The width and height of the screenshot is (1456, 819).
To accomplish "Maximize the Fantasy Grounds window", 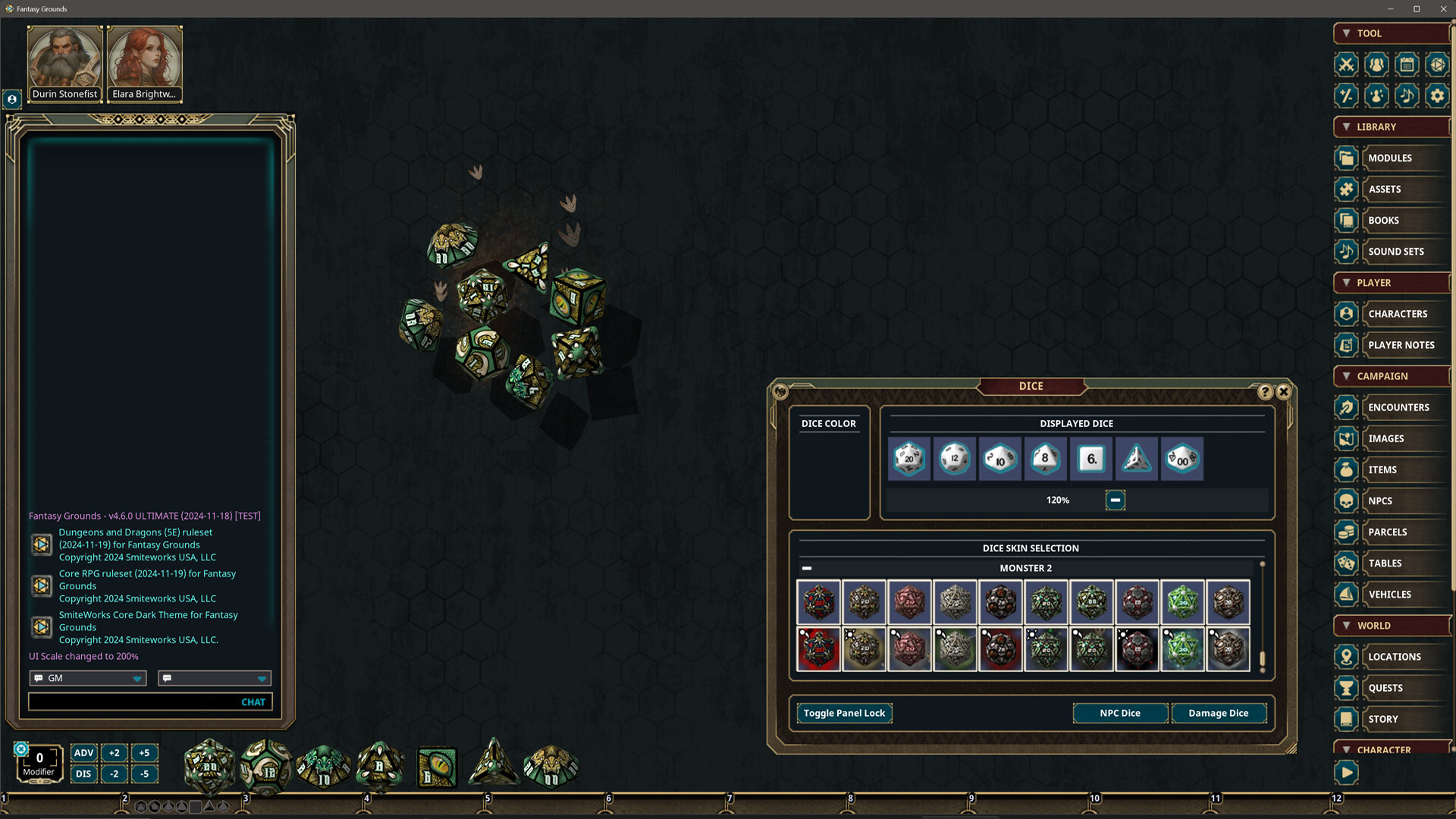I will [1416, 9].
